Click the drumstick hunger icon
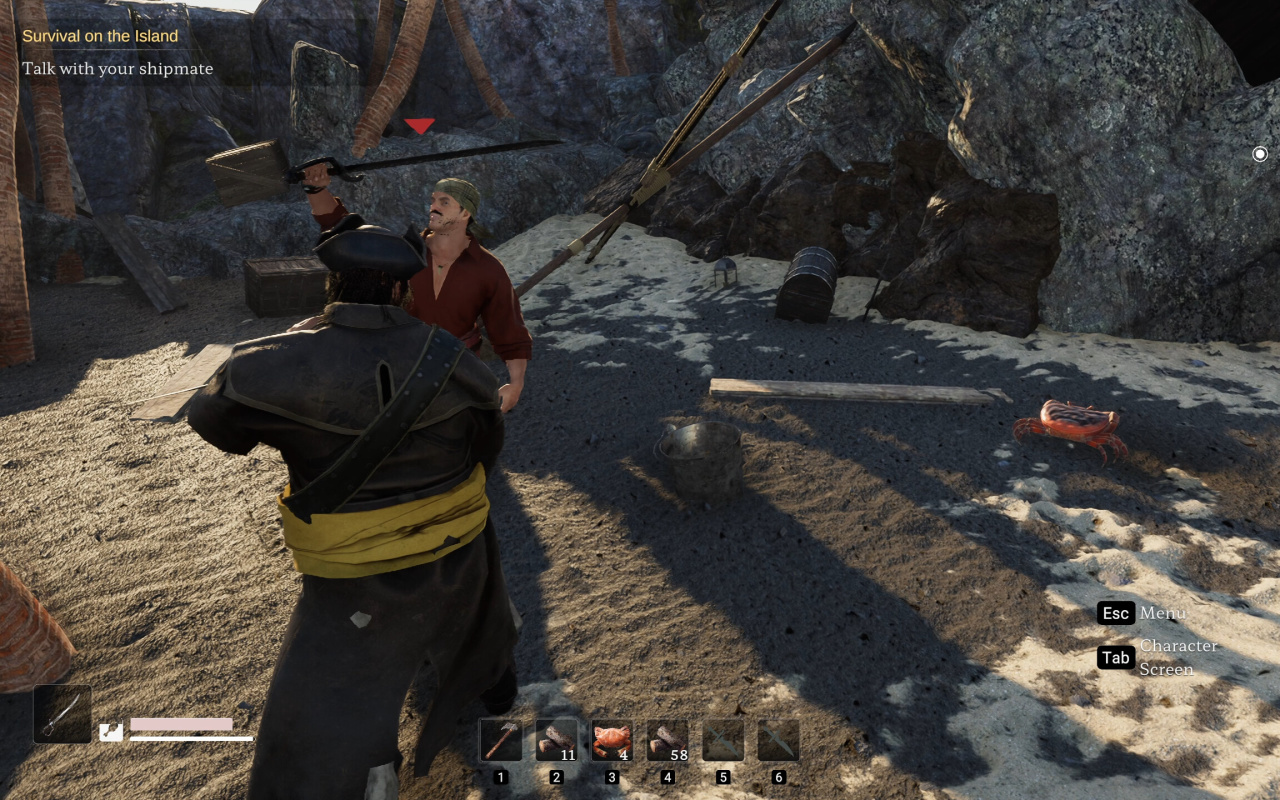The image size is (1280, 800). [x=111, y=732]
